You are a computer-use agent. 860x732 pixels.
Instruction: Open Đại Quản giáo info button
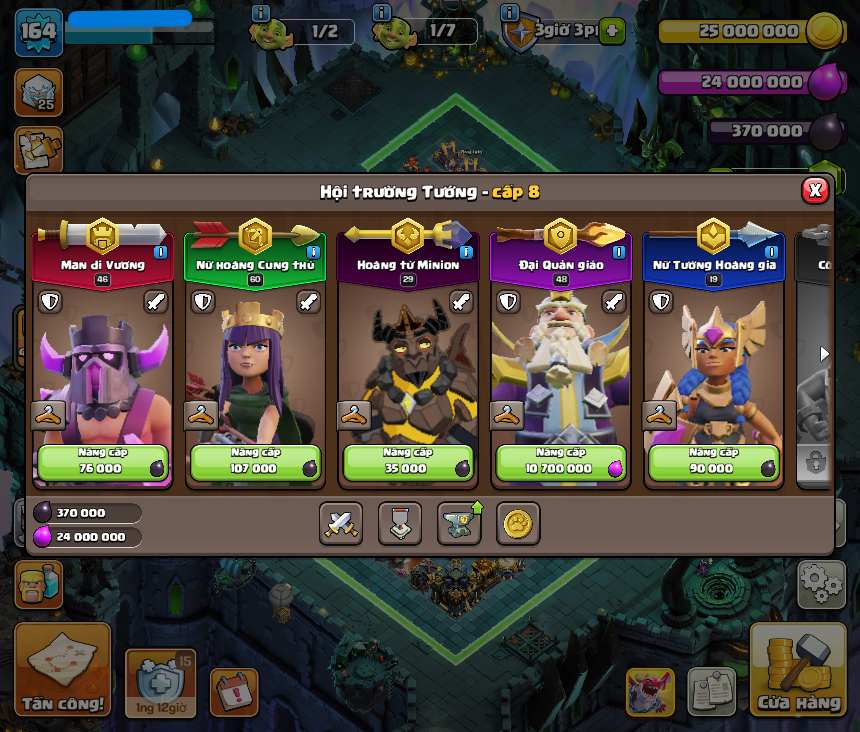[619, 252]
